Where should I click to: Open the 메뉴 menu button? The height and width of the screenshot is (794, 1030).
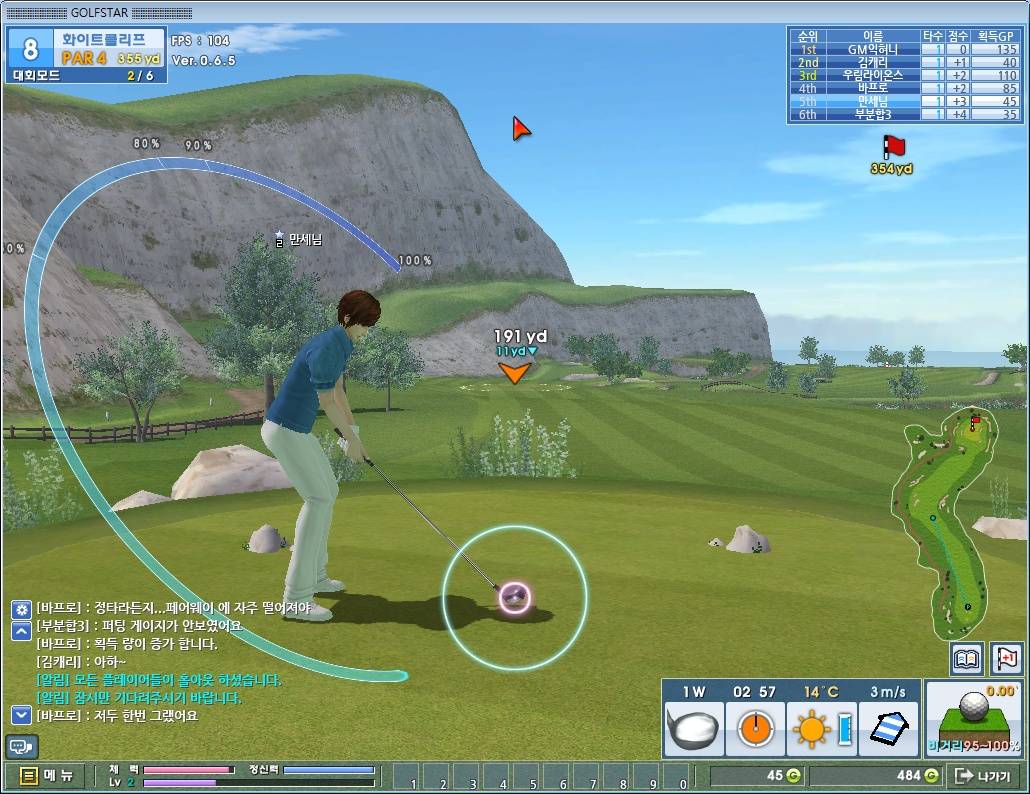[45, 775]
